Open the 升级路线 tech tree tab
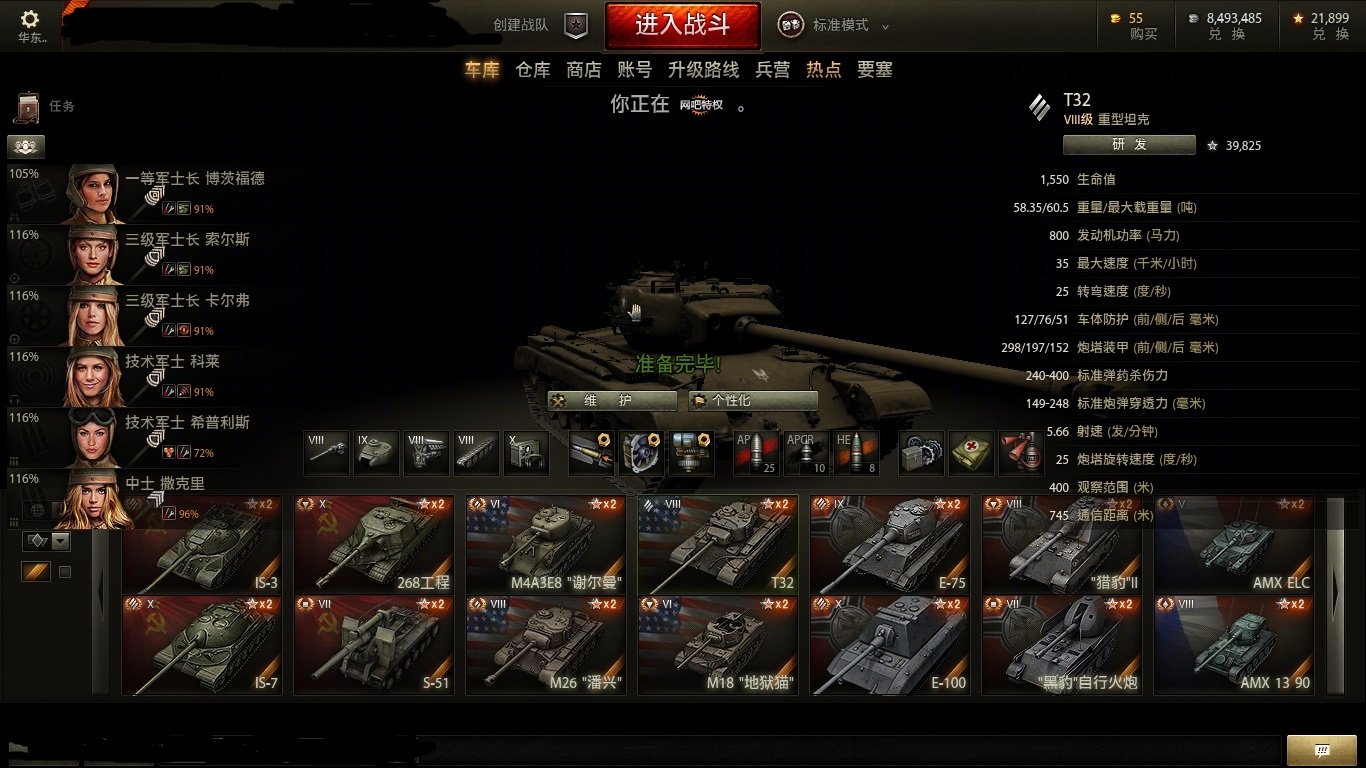Image resolution: width=1366 pixels, height=768 pixels. point(703,70)
